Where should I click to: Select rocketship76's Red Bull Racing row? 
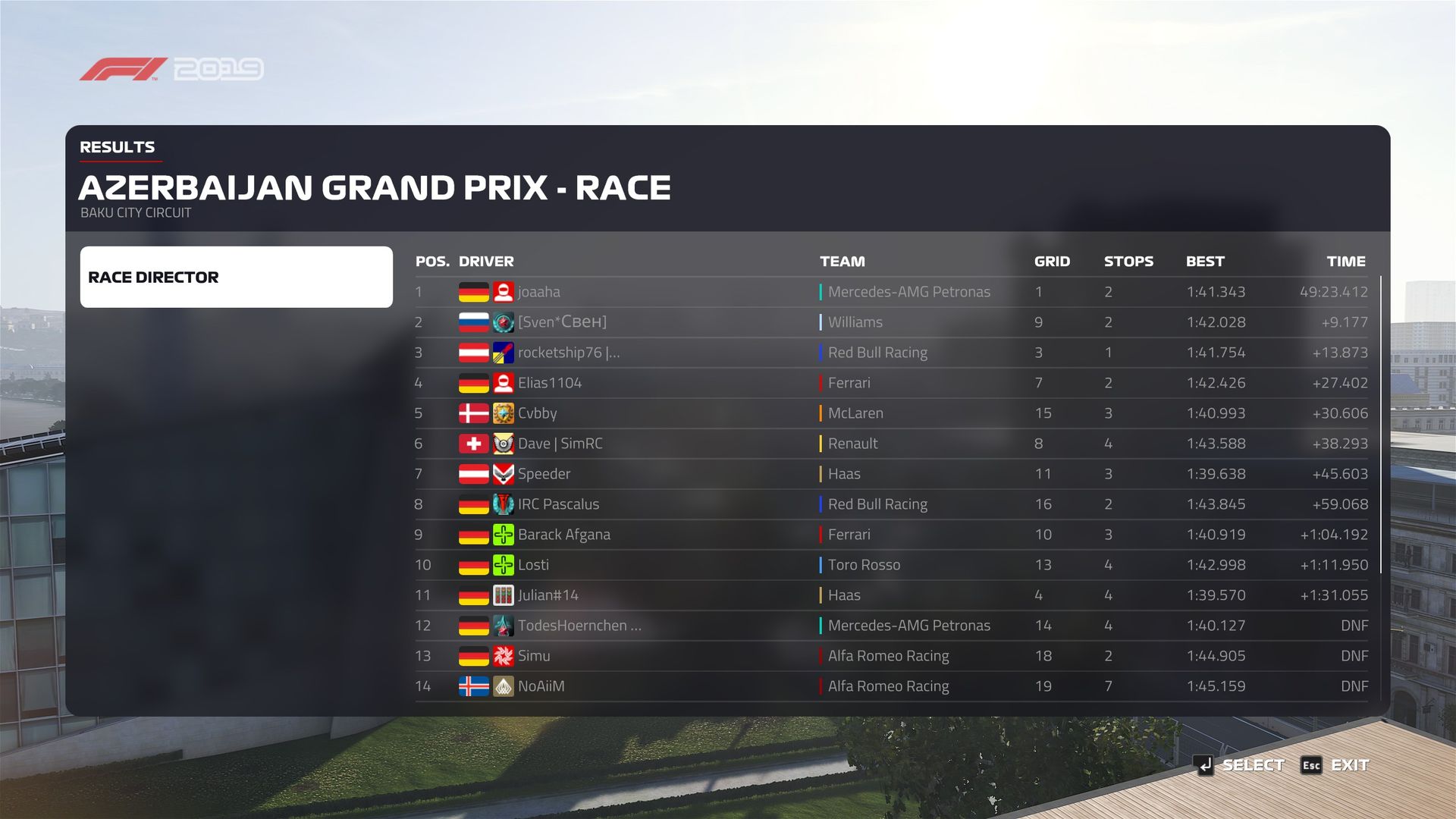click(x=891, y=353)
